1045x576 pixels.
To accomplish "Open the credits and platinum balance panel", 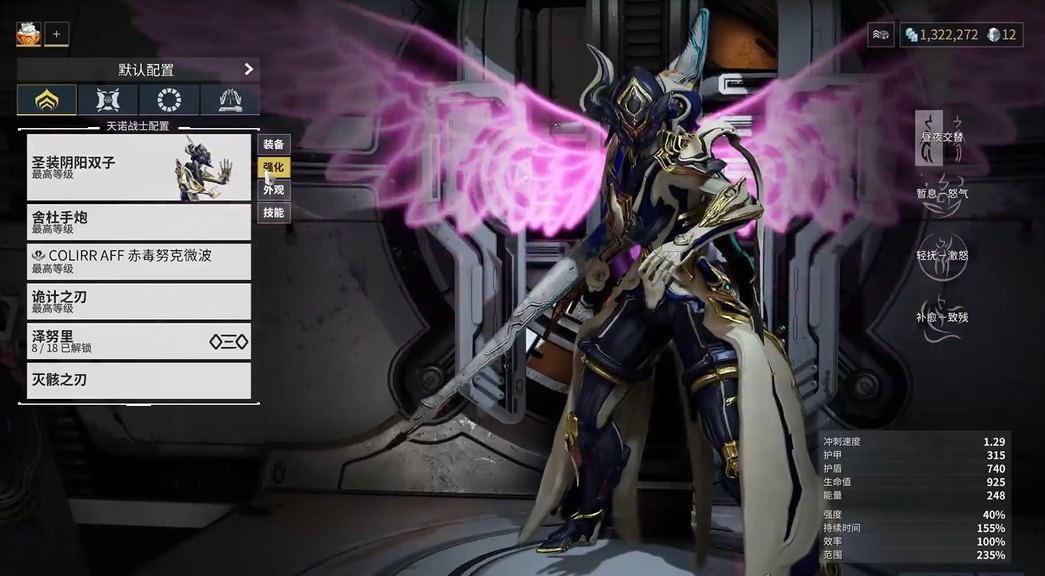I will pyautogui.click(x=959, y=34).
